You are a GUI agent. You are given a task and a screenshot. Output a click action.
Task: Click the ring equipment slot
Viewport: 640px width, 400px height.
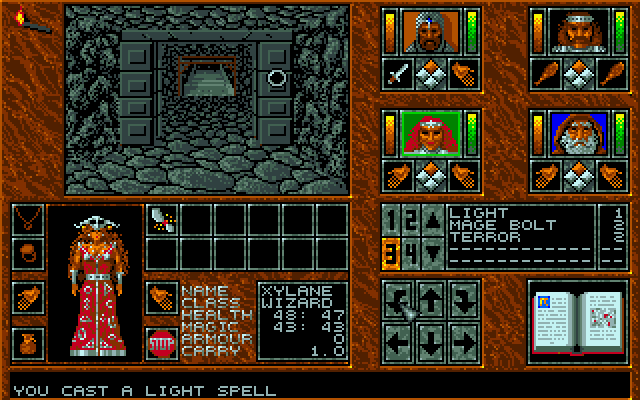coord(27,252)
